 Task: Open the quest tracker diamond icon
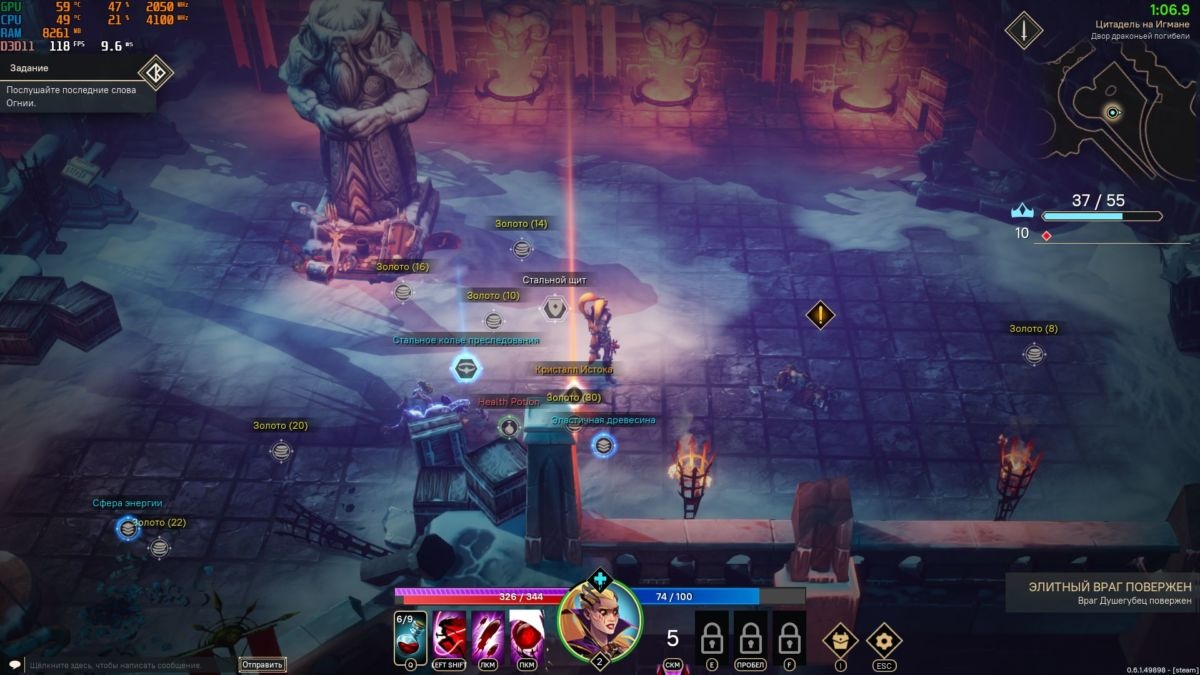155,72
